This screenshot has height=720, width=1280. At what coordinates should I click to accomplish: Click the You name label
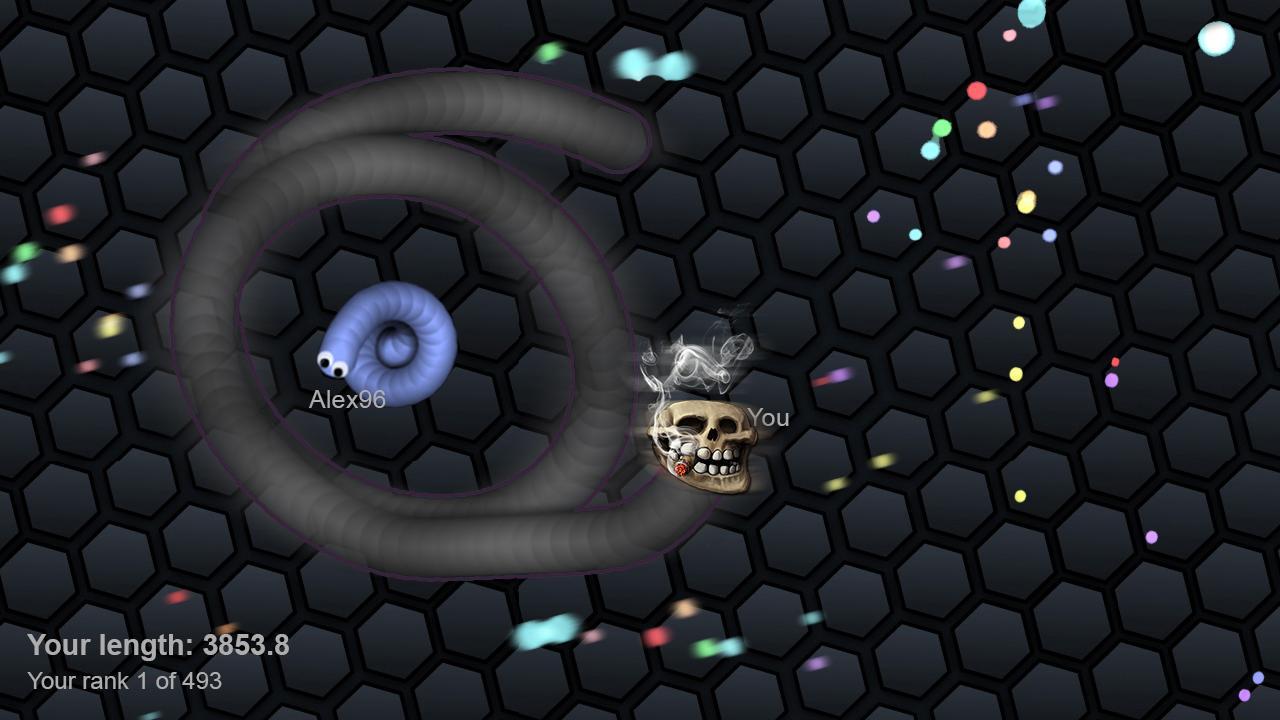[x=770, y=417]
